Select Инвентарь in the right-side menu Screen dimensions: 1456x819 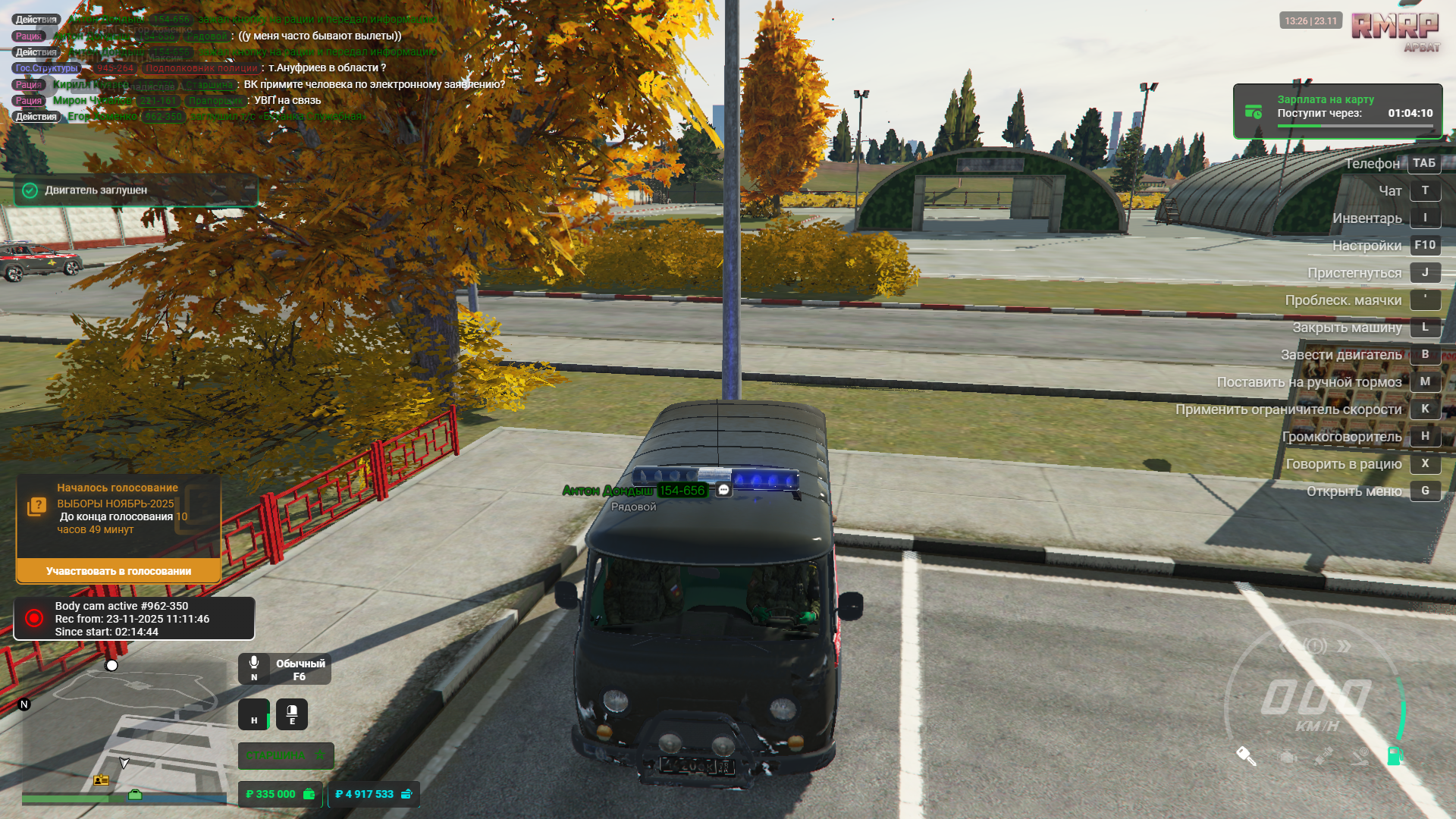[1367, 218]
